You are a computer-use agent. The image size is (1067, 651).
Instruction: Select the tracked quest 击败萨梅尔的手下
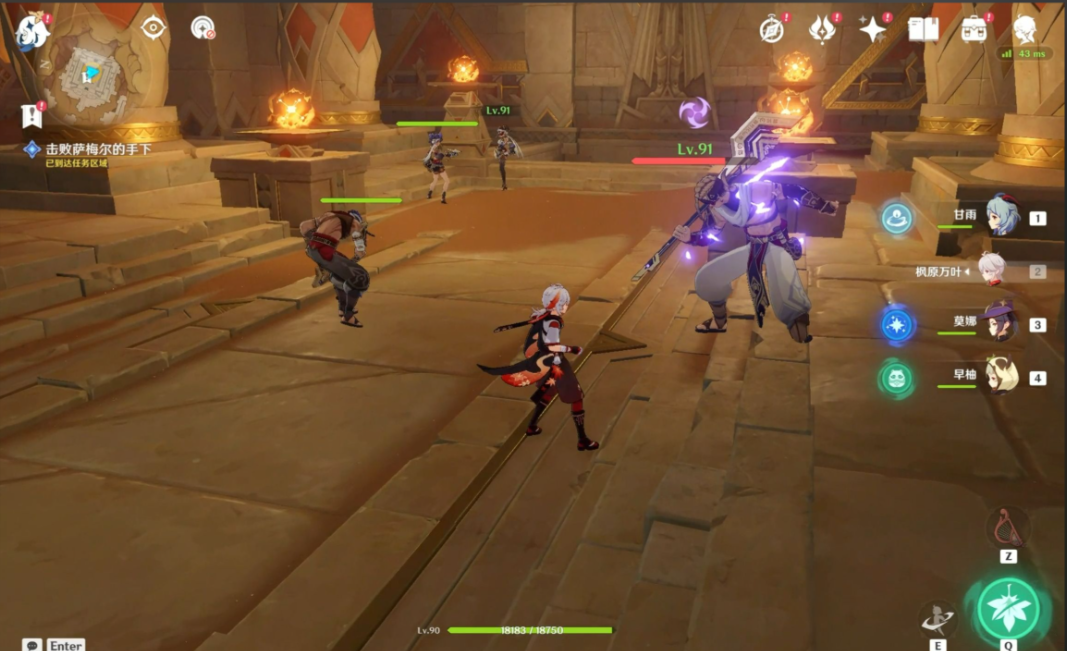click(98, 149)
